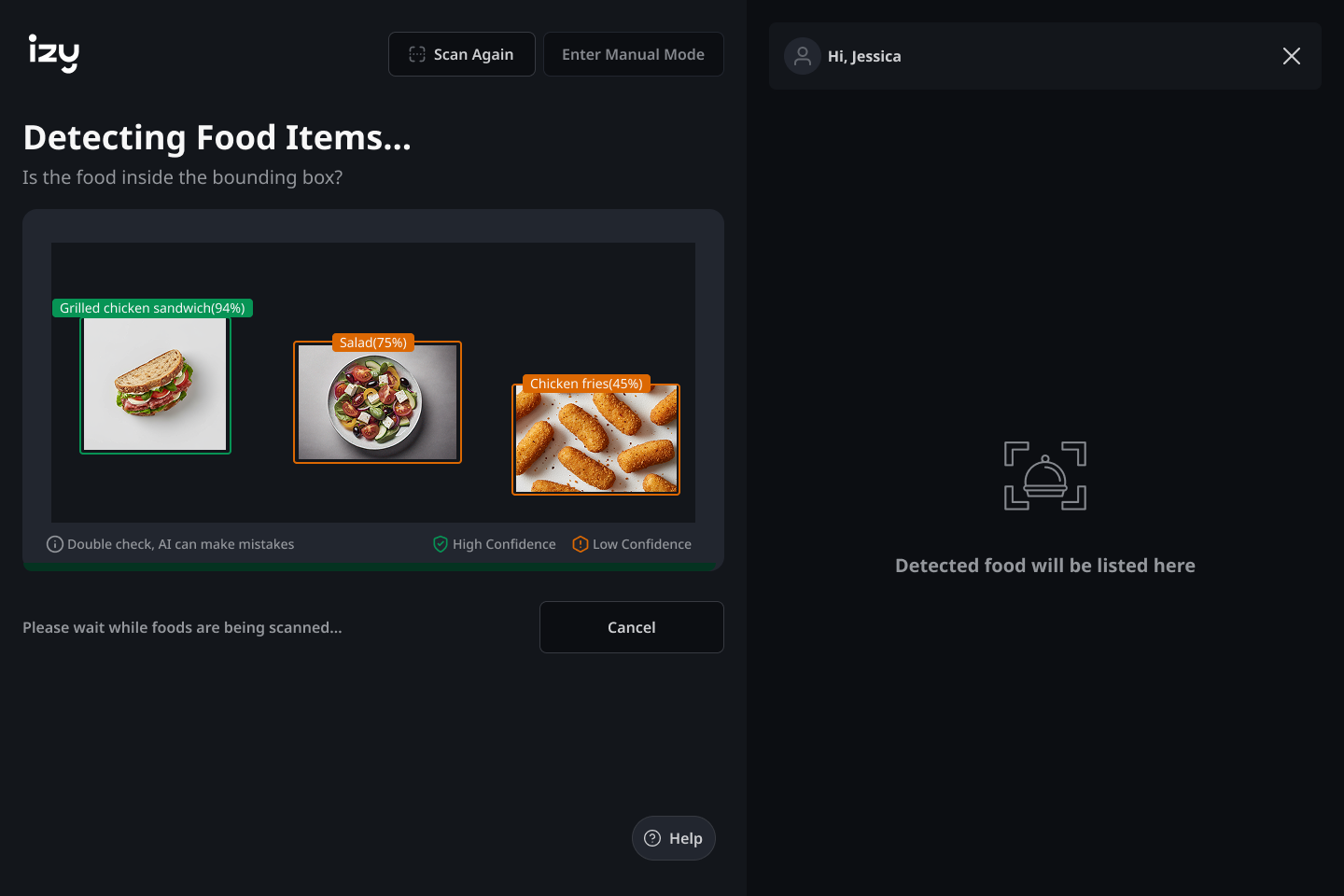1344x896 pixels.
Task: Close the Hi, Jessica side panel
Action: (x=1292, y=56)
